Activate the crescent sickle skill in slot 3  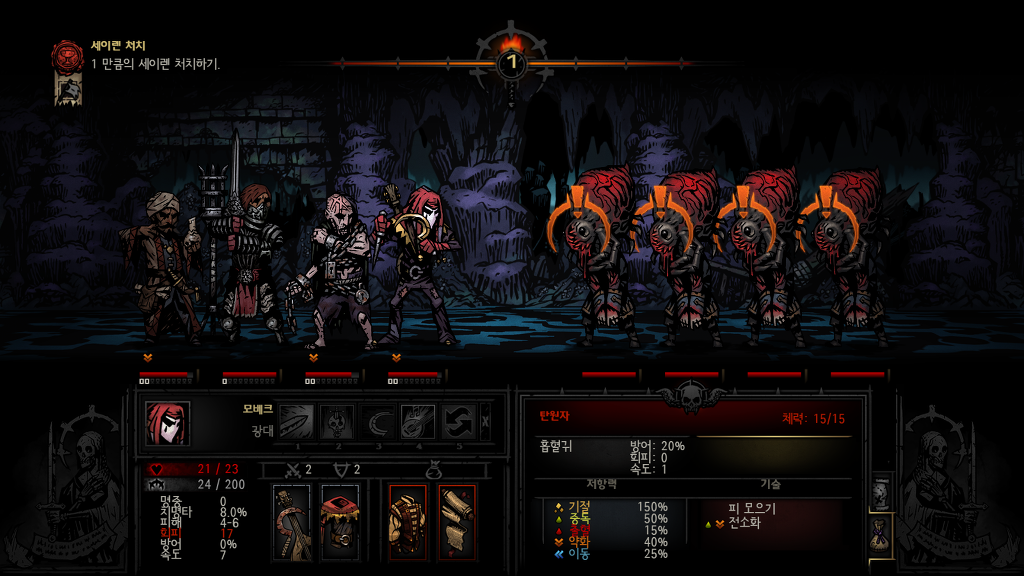coord(378,421)
